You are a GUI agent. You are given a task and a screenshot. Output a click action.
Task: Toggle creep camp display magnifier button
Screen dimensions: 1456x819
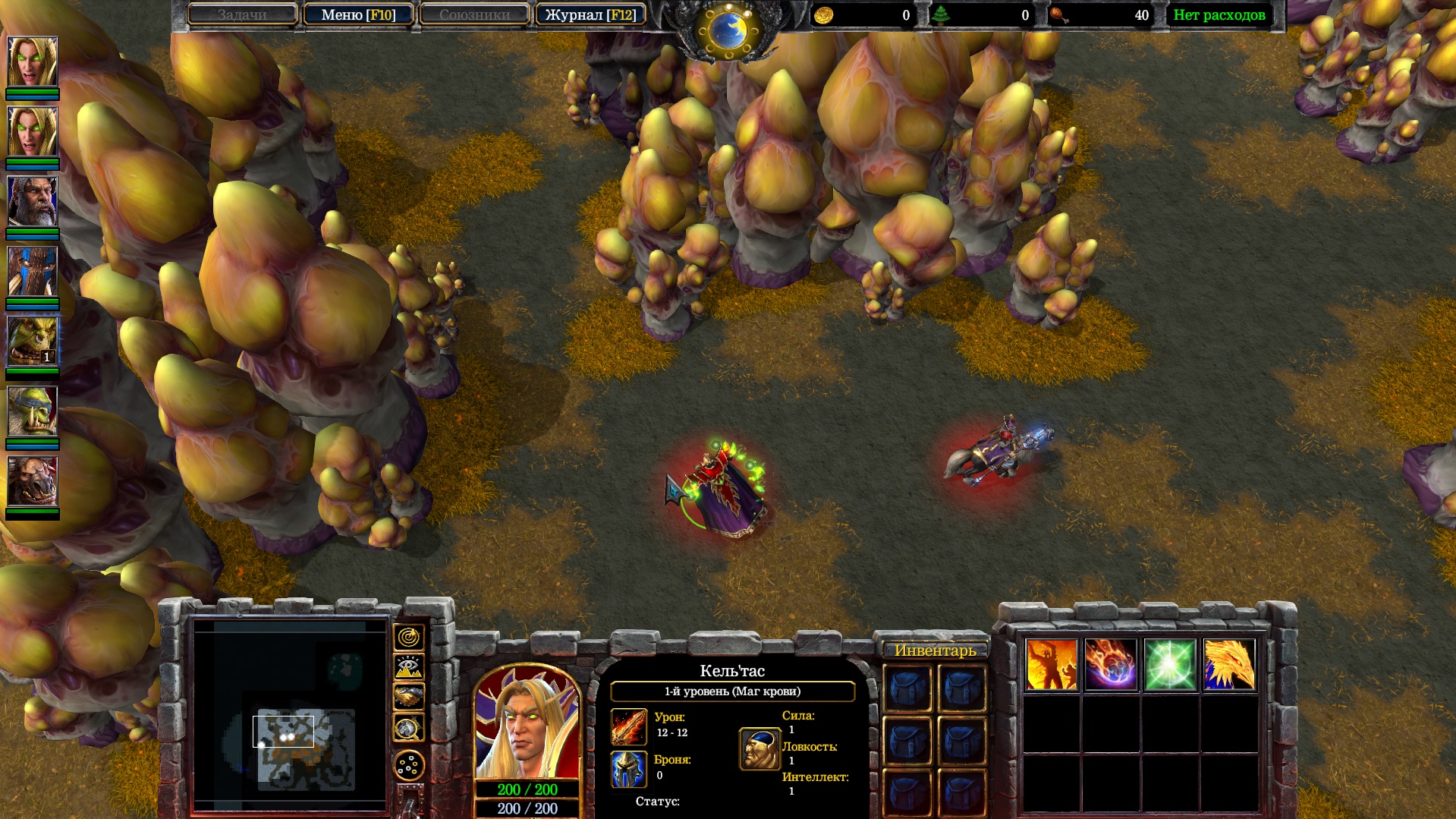[x=408, y=728]
